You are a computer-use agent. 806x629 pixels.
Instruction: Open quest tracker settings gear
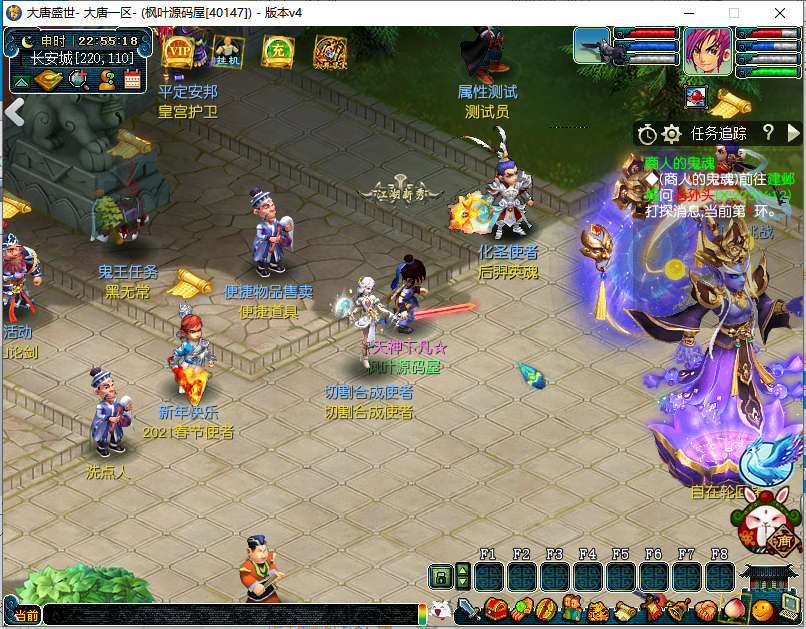tap(672, 133)
